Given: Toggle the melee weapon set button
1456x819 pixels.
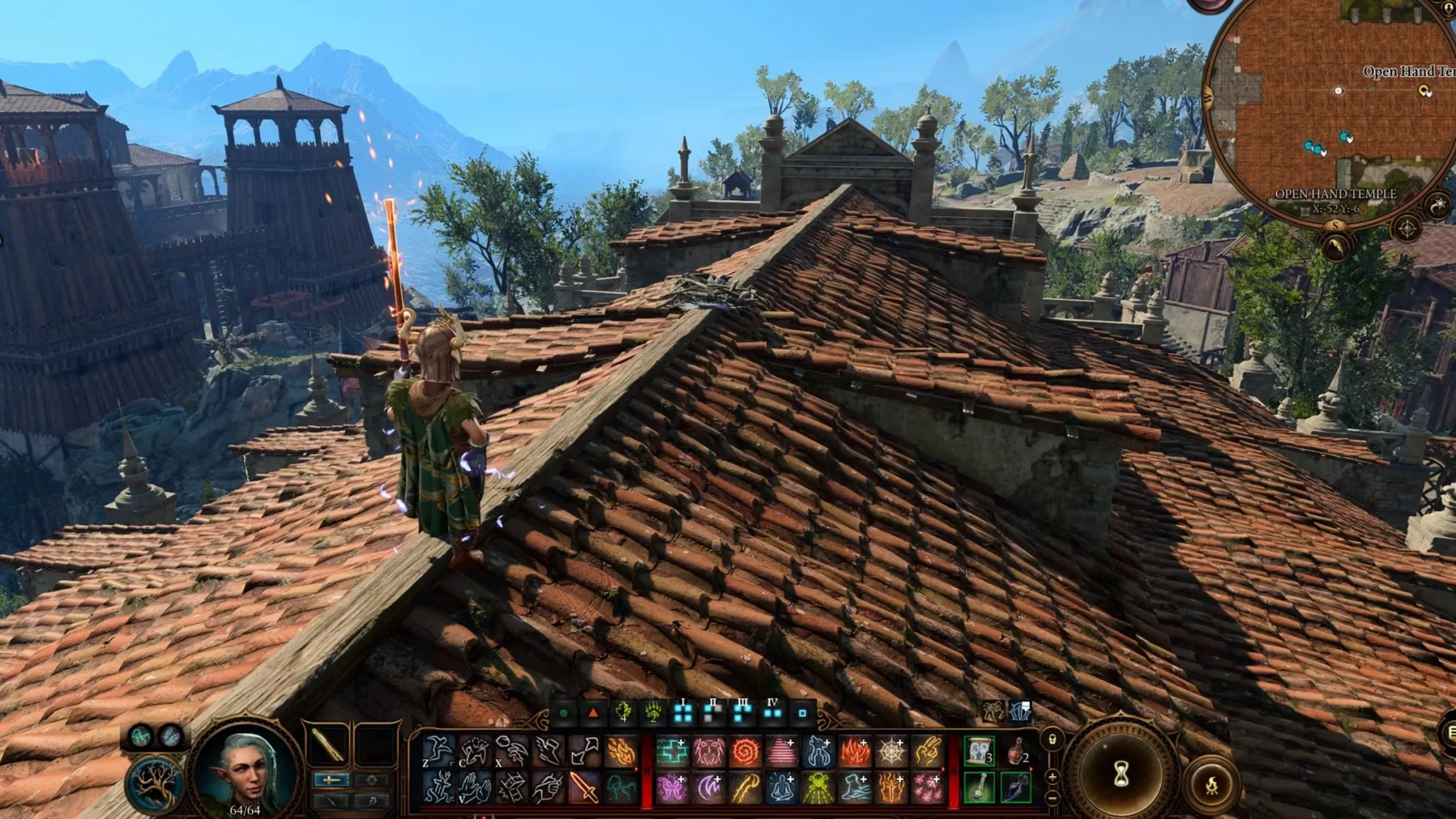Looking at the screenshot, I should [x=331, y=780].
